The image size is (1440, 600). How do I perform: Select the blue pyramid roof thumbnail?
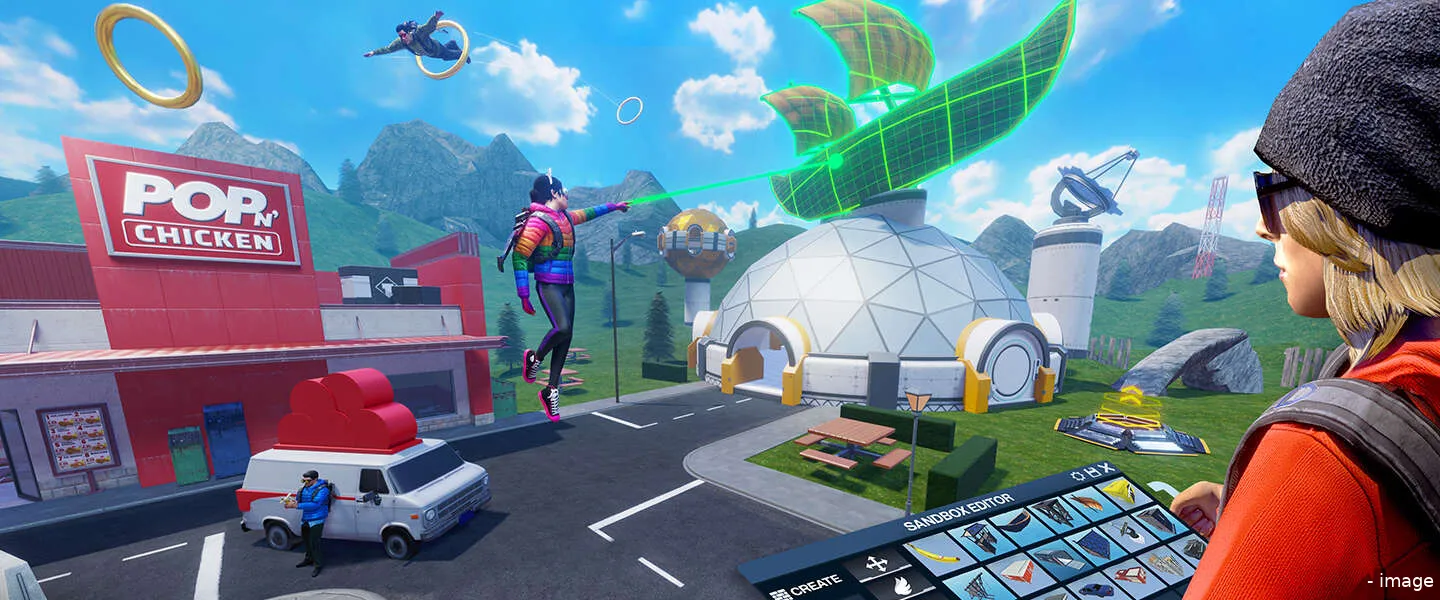[x=1092, y=543]
